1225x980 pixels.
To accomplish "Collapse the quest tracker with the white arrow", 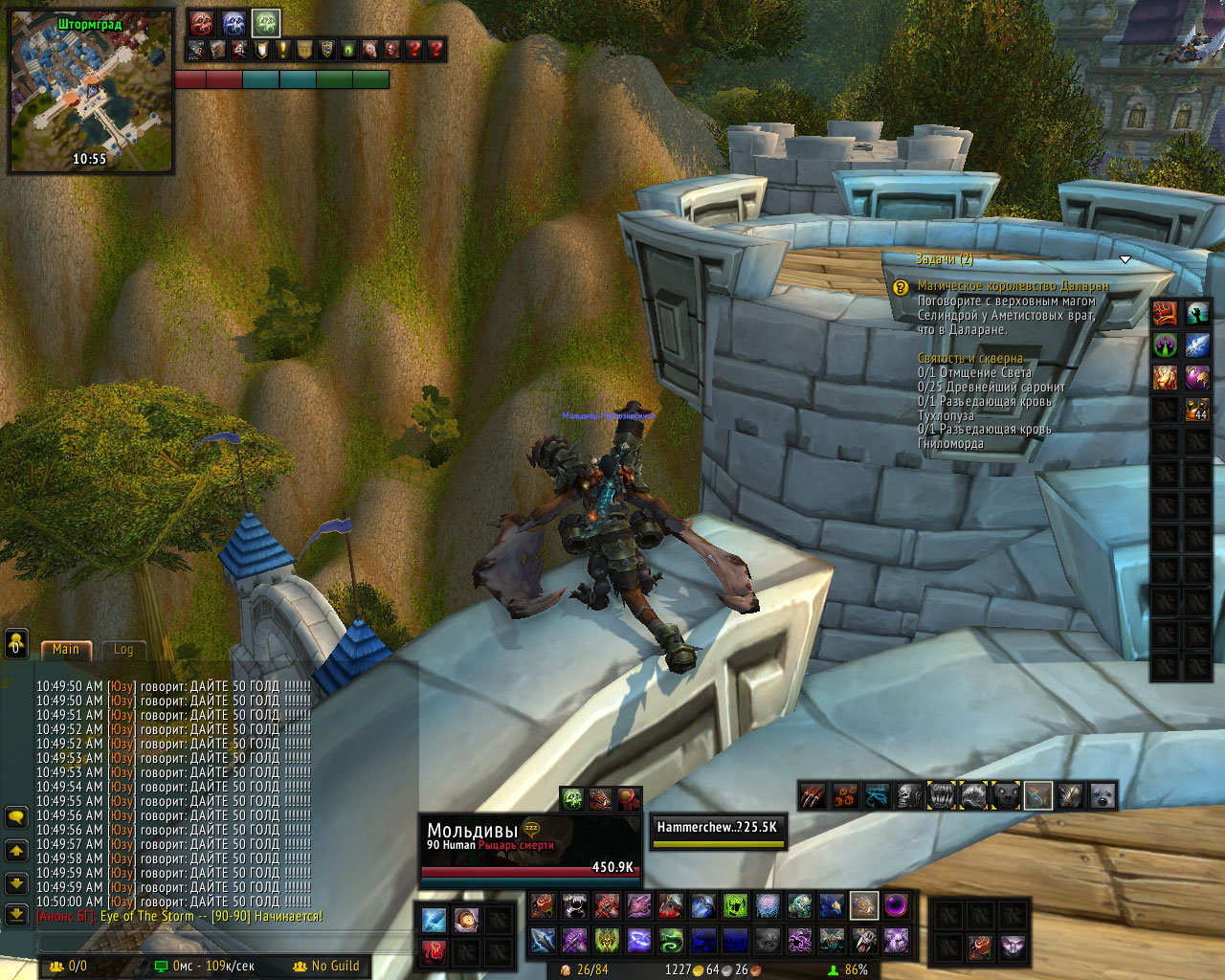I will pyautogui.click(x=1125, y=259).
